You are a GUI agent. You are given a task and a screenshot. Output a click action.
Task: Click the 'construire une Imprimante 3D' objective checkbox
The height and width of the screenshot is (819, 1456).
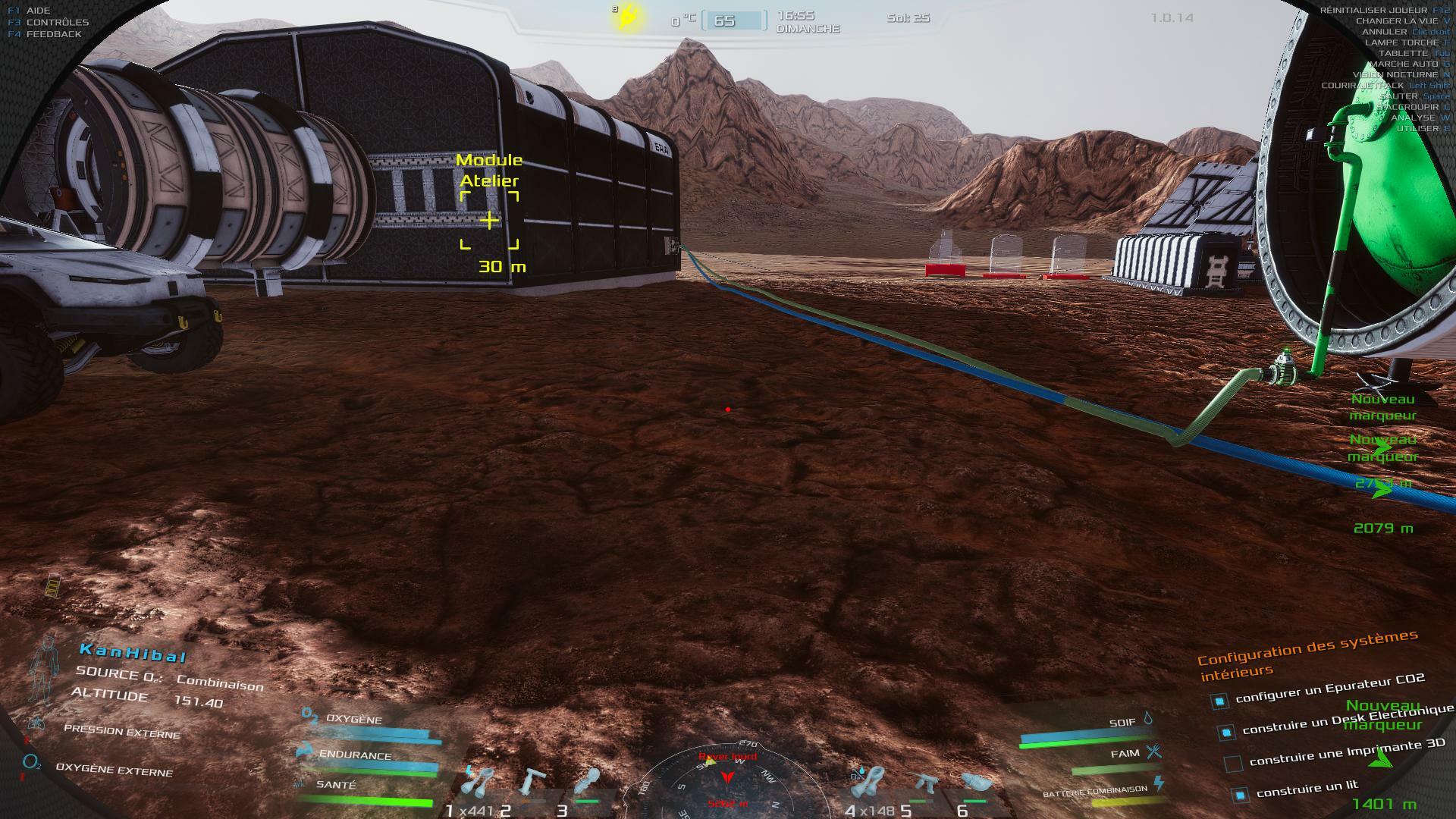[x=1234, y=763]
